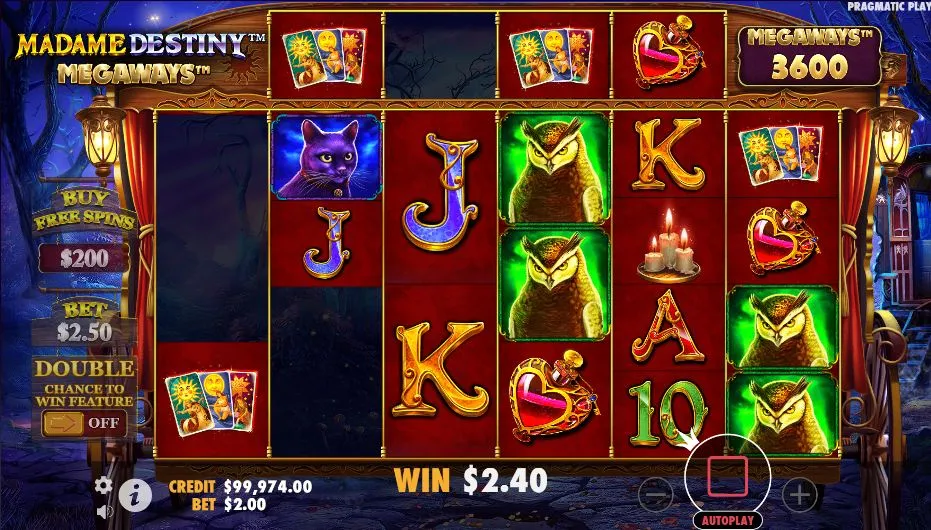This screenshot has height=530, width=931.
Task: Decrease the bet with the minus button
Action: click(x=655, y=492)
